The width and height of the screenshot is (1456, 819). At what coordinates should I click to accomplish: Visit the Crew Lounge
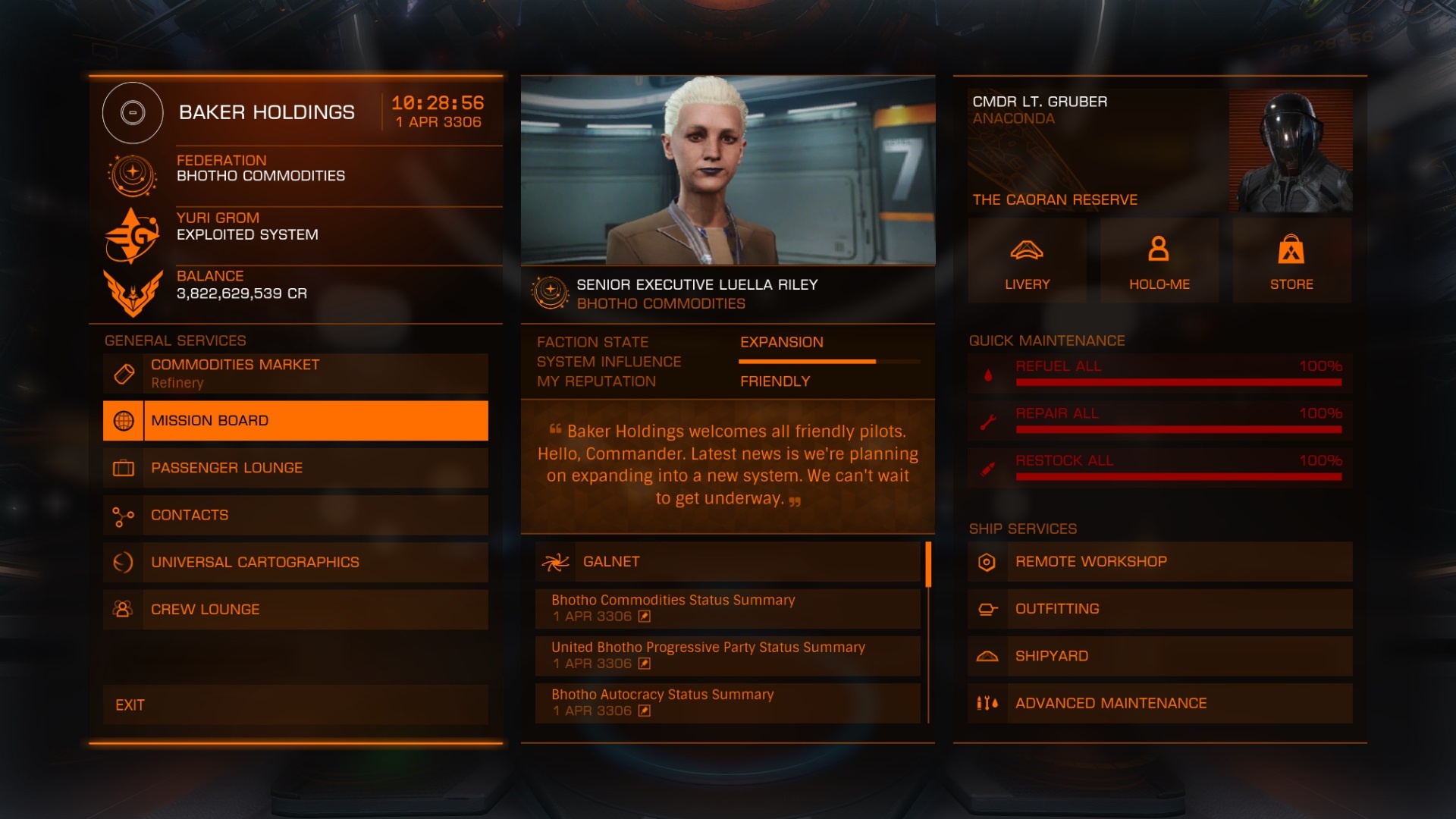click(x=296, y=609)
